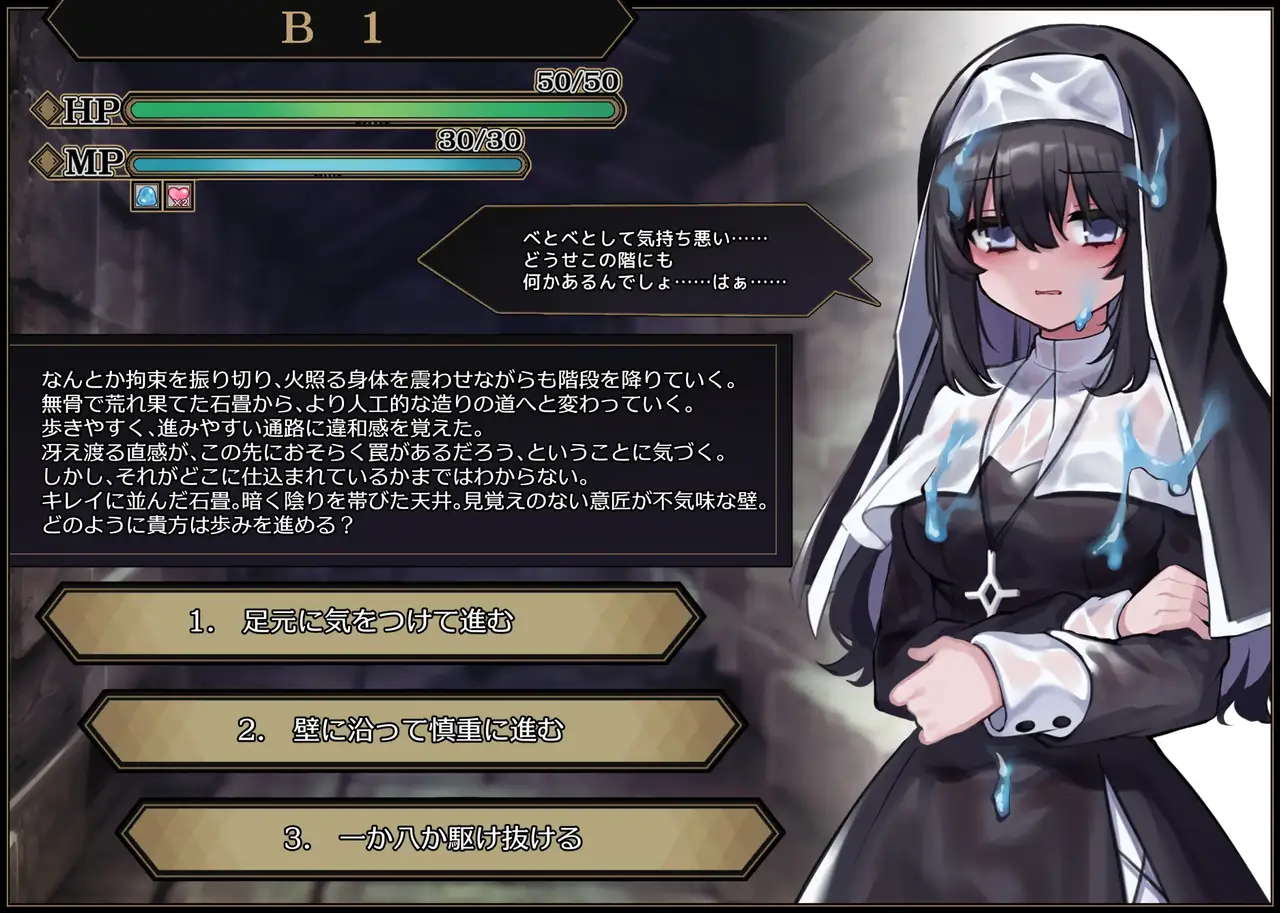Image resolution: width=1280 pixels, height=913 pixels.
Task: Pick option 3 一か八か駆け抜ける
Action: click(450, 838)
